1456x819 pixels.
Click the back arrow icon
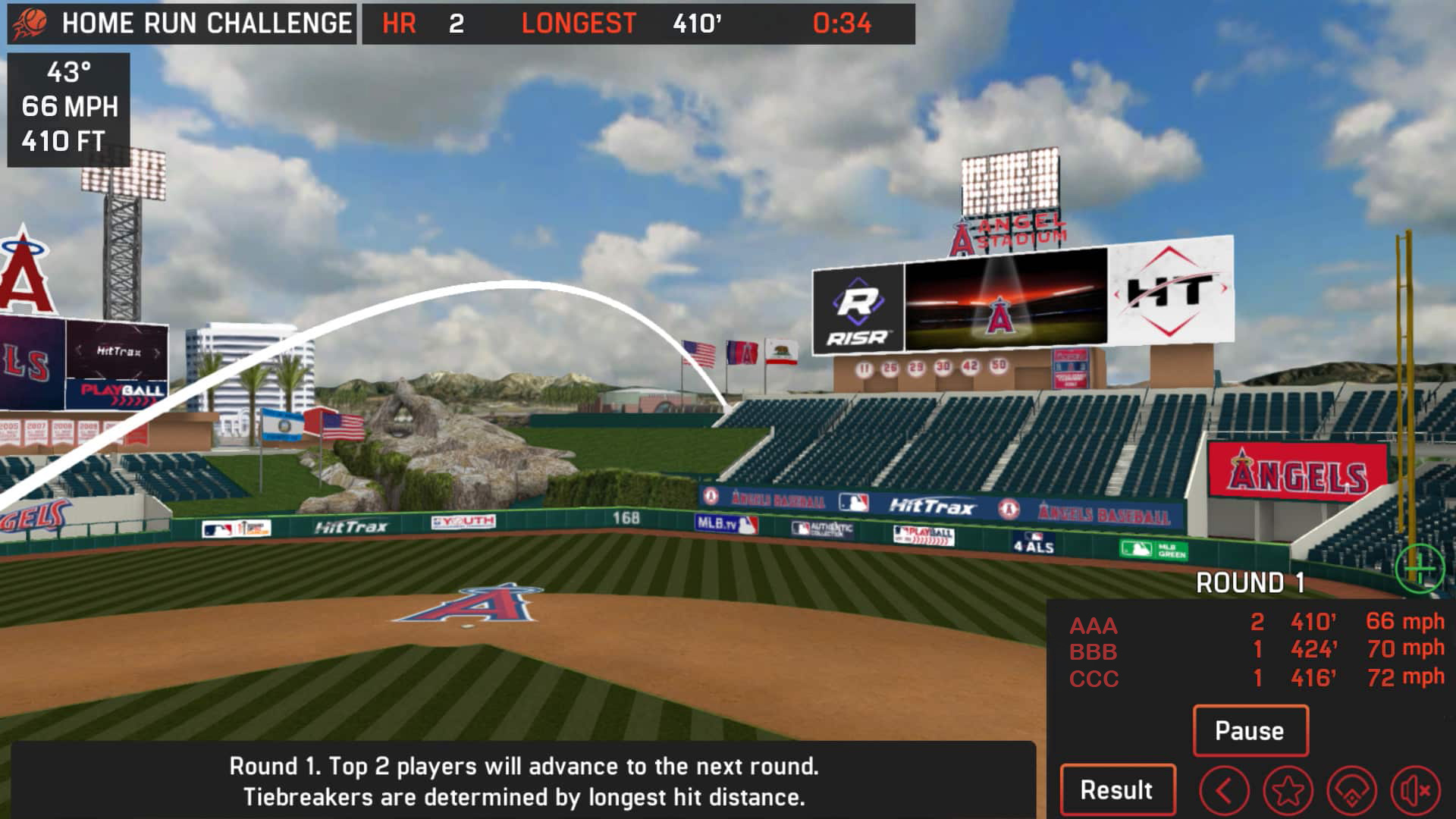coord(1224,792)
